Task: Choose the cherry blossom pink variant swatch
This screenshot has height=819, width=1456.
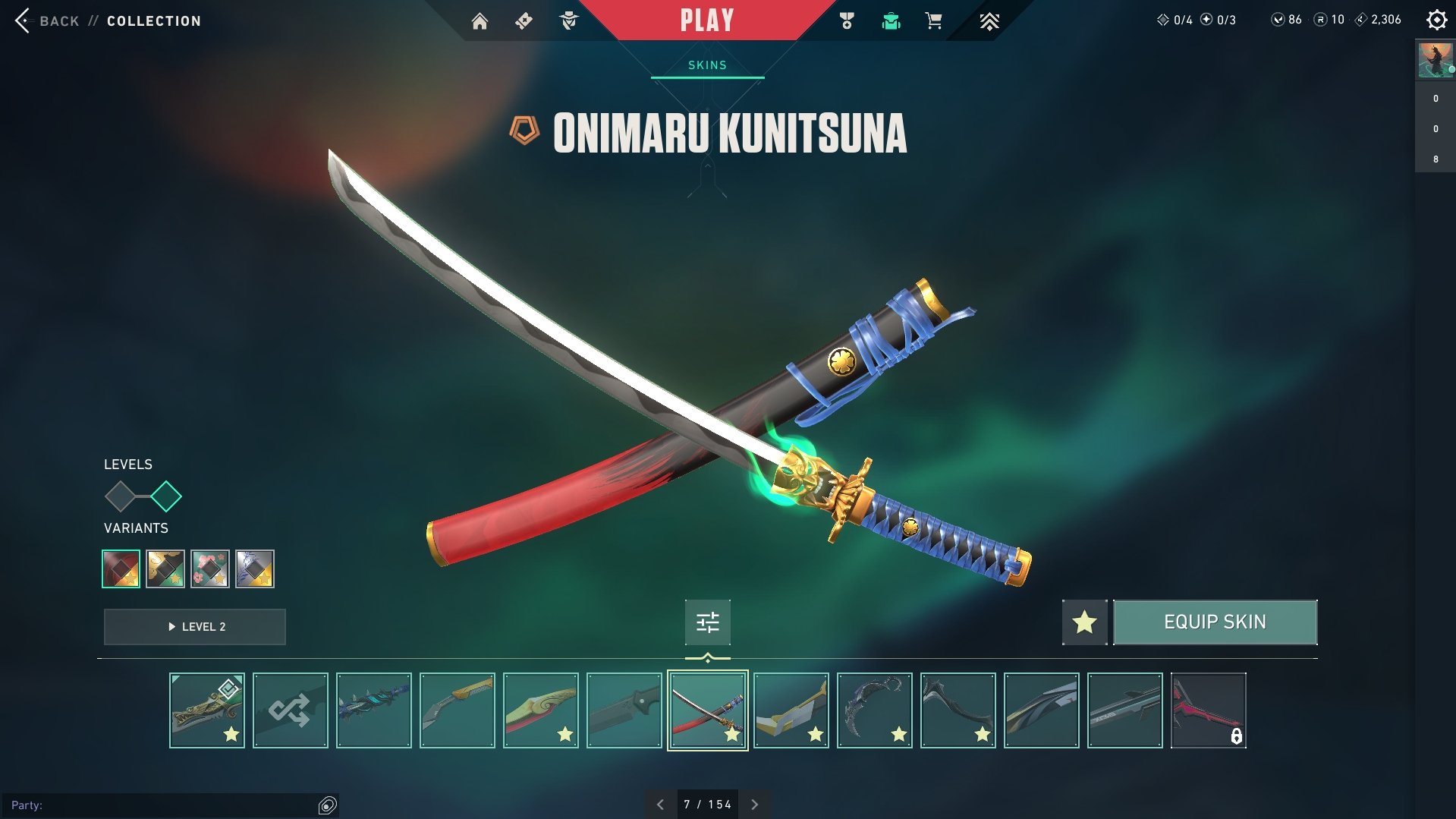Action: point(210,569)
